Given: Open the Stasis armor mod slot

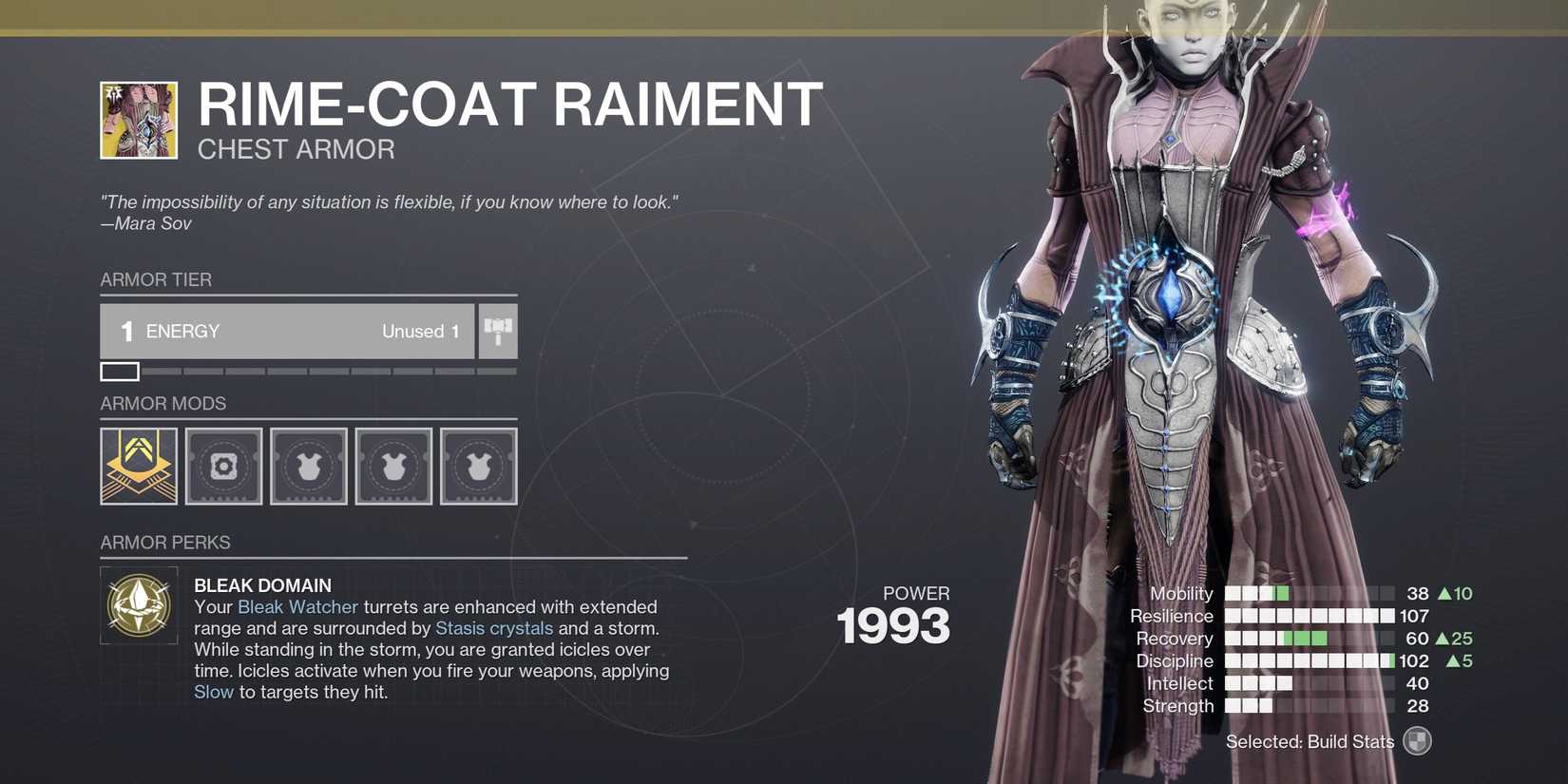Looking at the screenshot, I should coord(139,466).
